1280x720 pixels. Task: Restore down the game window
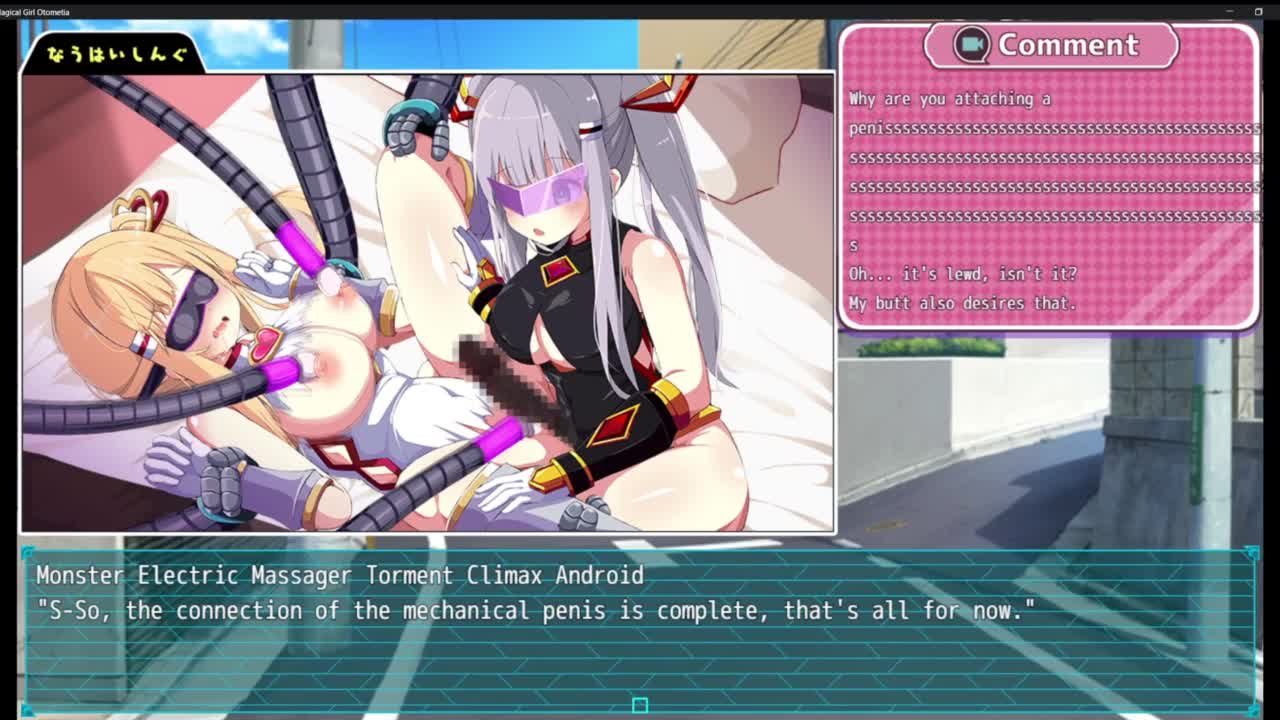click(x=1258, y=11)
